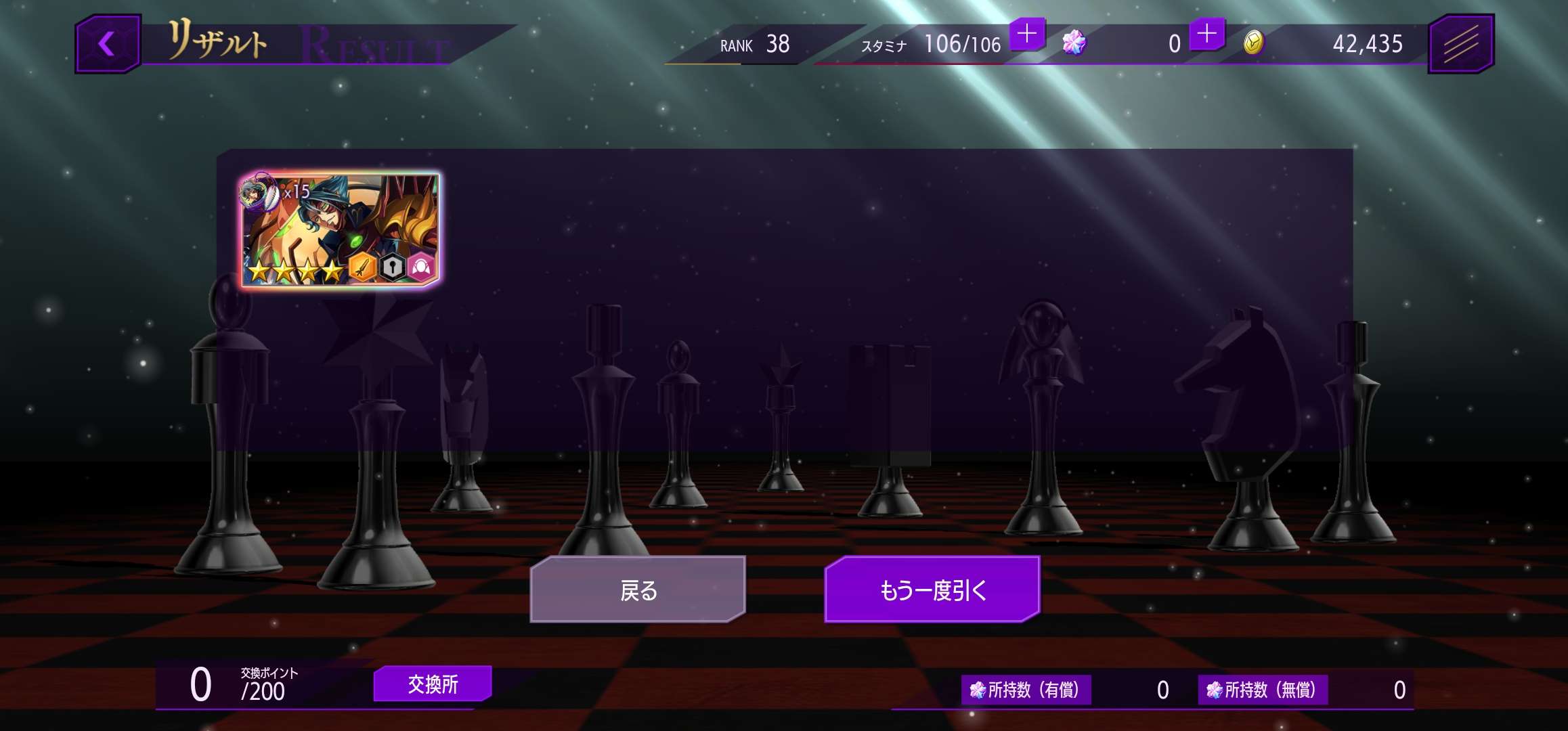Draw again with もう一度引く button

932,590
